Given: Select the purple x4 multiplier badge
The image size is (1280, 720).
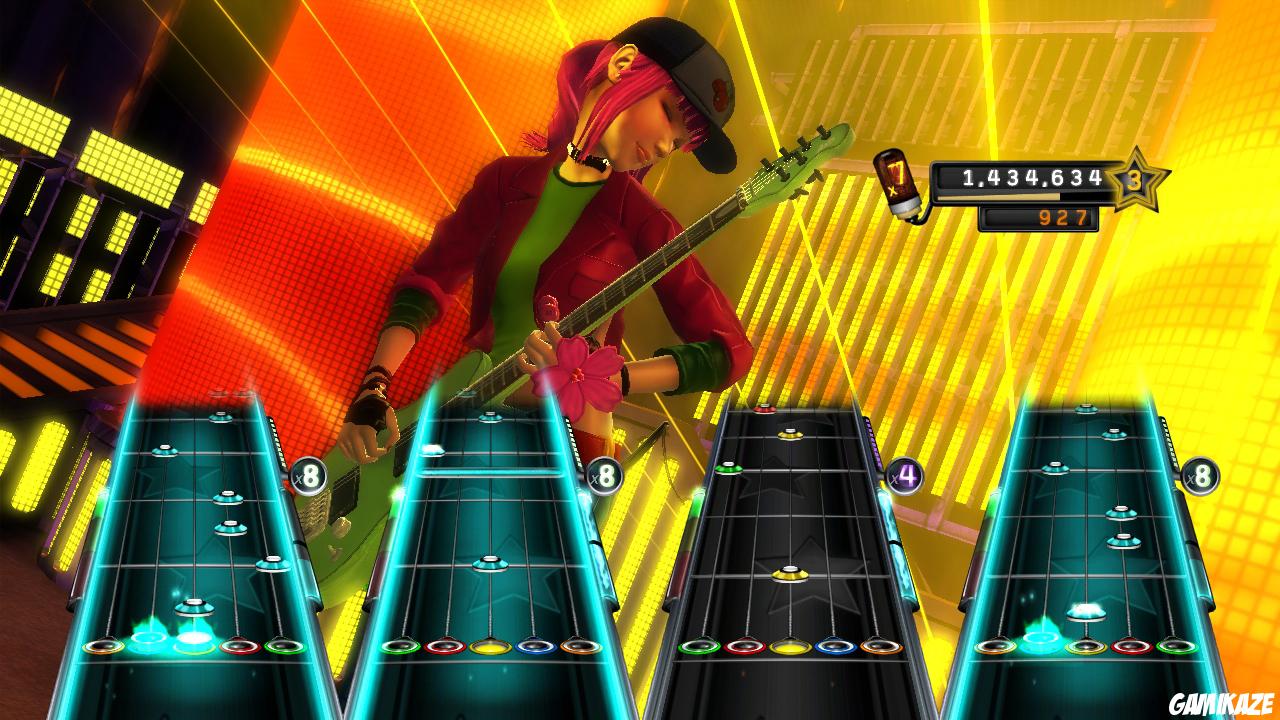Looking at the screenshot, I should coord(901,473).
